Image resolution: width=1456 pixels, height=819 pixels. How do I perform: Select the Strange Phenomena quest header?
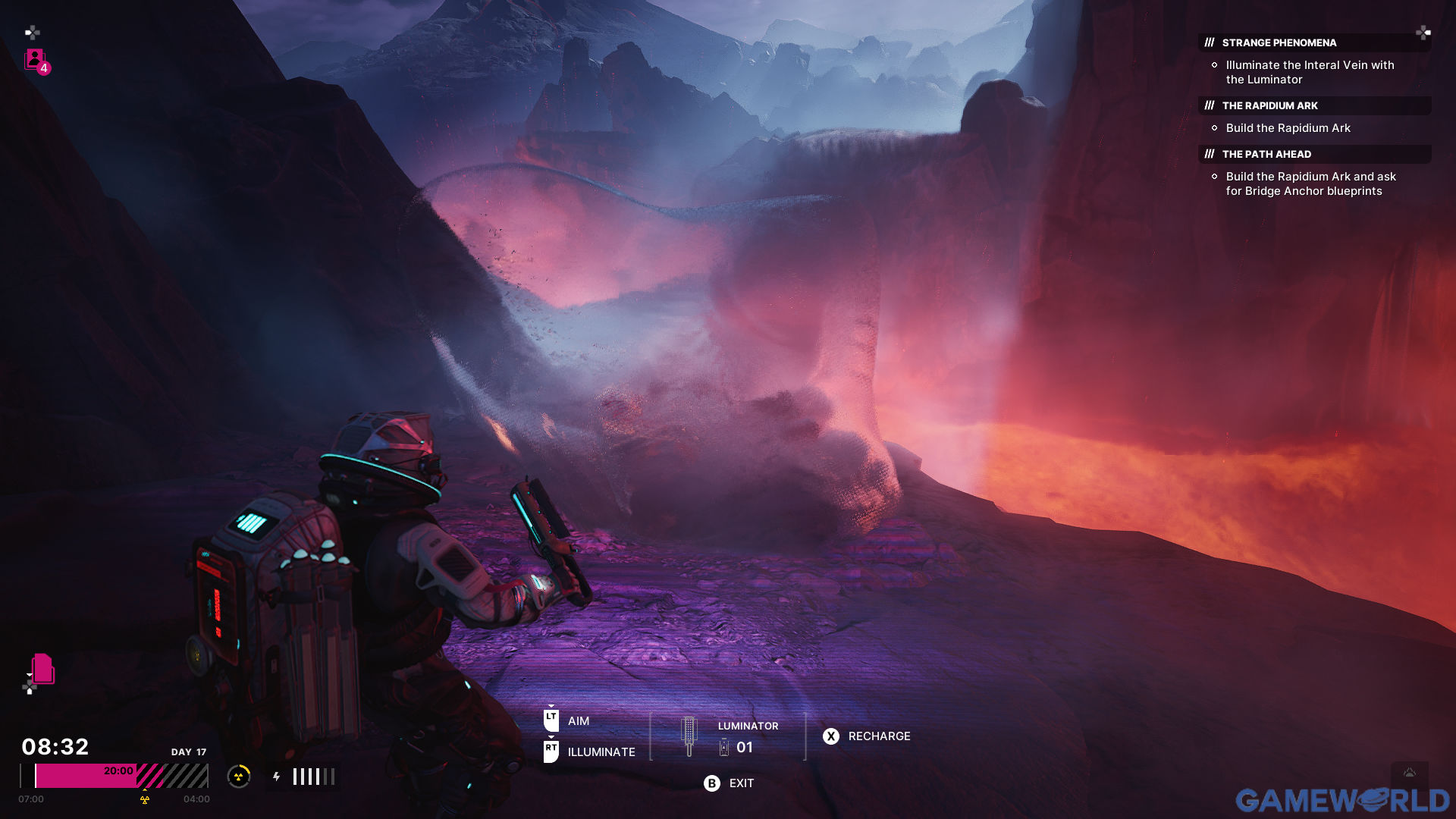pyautogui.click(x=1279, y=42)
